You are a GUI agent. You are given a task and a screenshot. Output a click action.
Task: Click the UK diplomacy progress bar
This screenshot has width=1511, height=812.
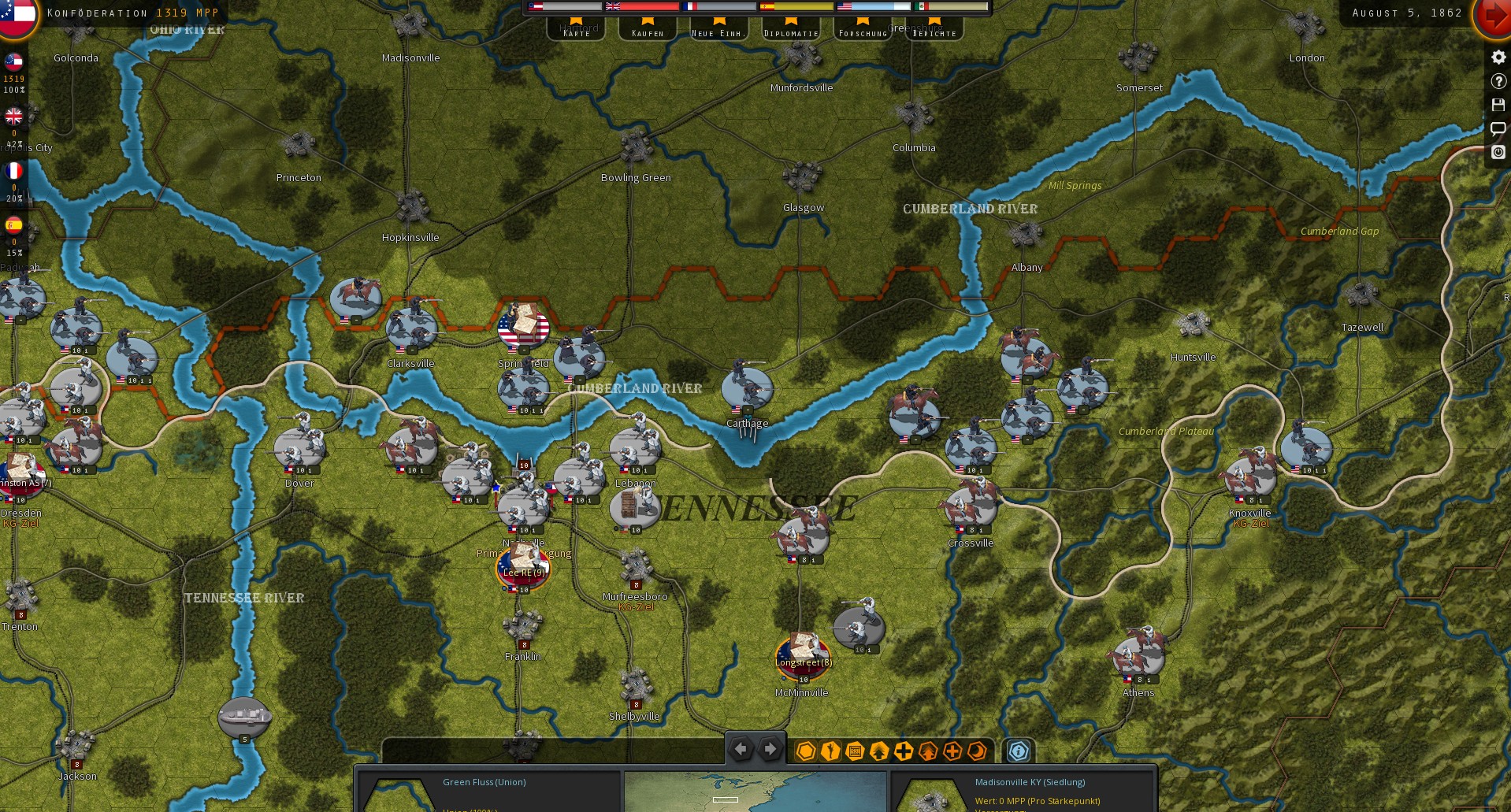[642, 6]
